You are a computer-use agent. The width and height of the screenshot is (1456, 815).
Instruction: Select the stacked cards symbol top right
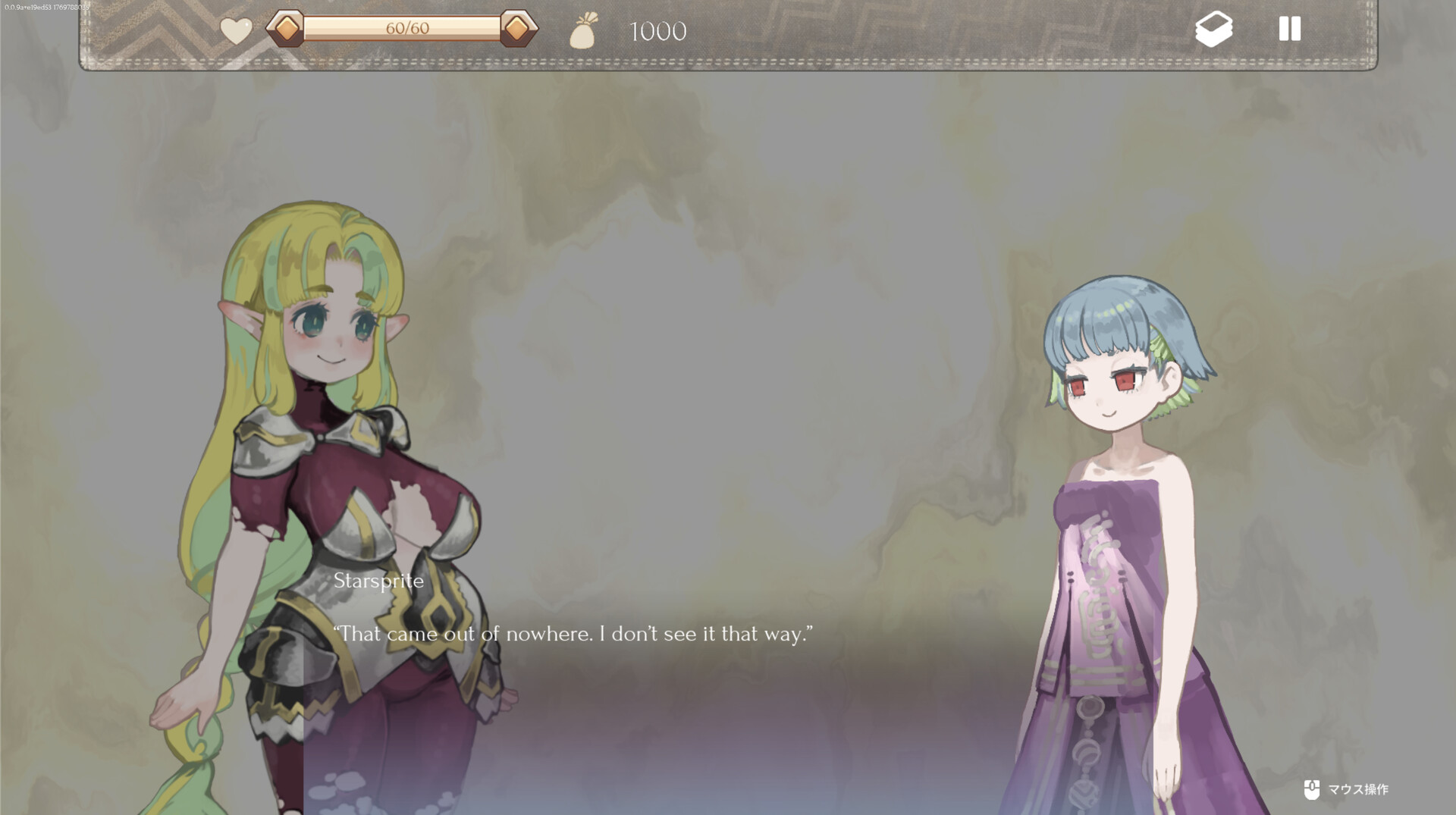(x=1215, y=30)
